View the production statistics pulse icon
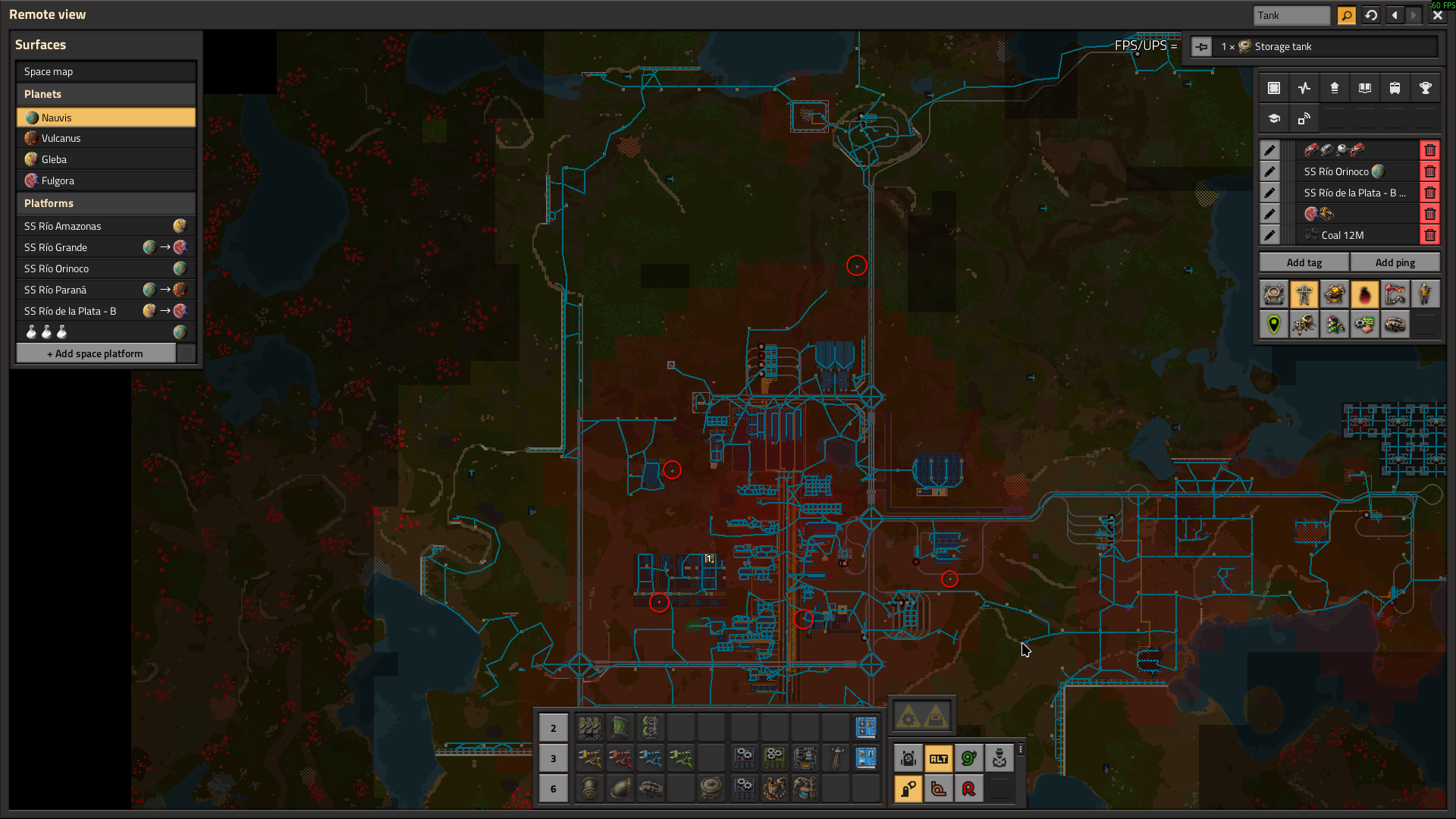The height and width of the screenshot is (819, 1456). 1304,88
